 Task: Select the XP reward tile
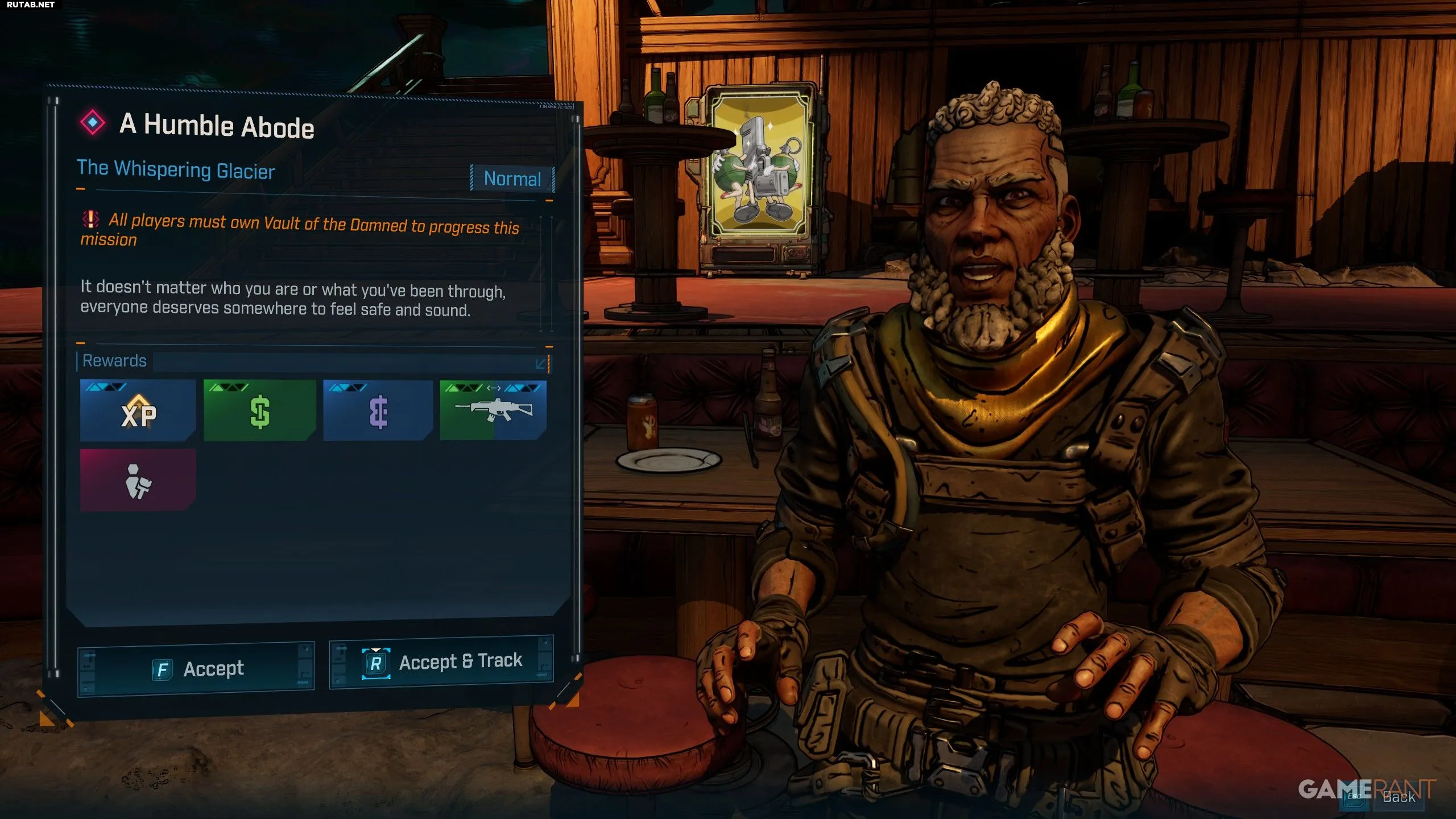click(x=138, y=411)
